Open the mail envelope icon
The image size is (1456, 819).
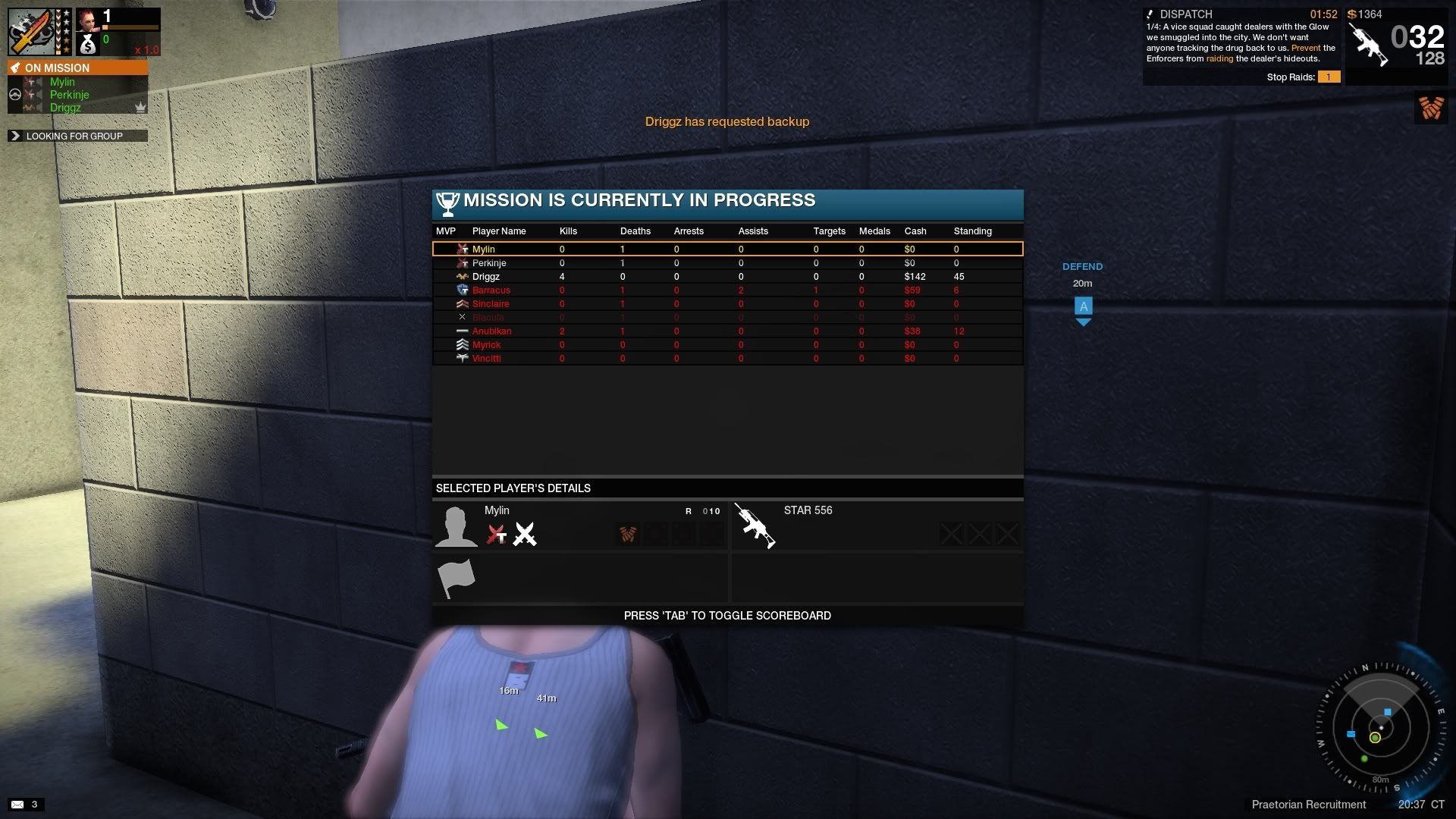click(x=17, y=805)
